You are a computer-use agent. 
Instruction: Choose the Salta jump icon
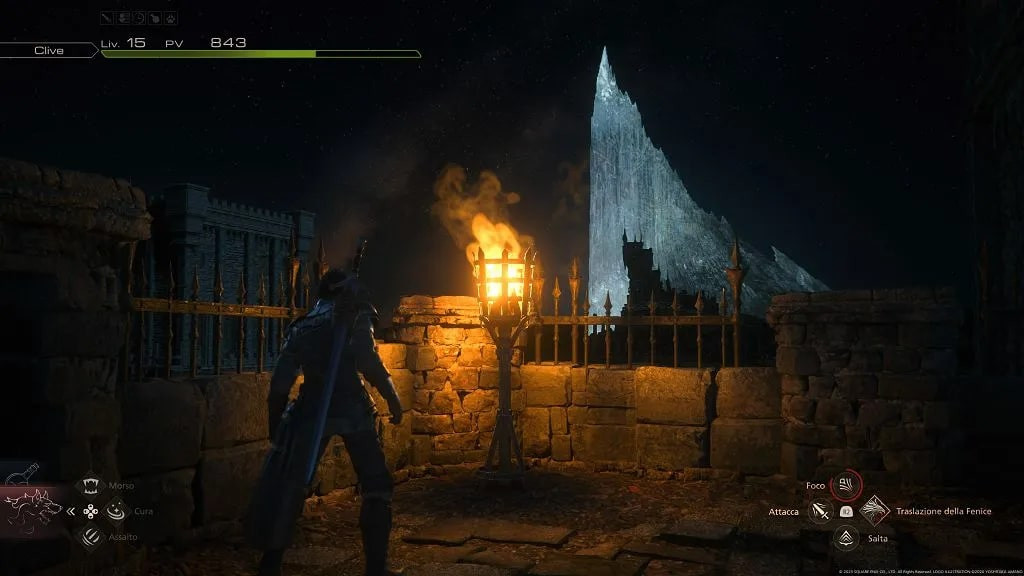point(846,538)
